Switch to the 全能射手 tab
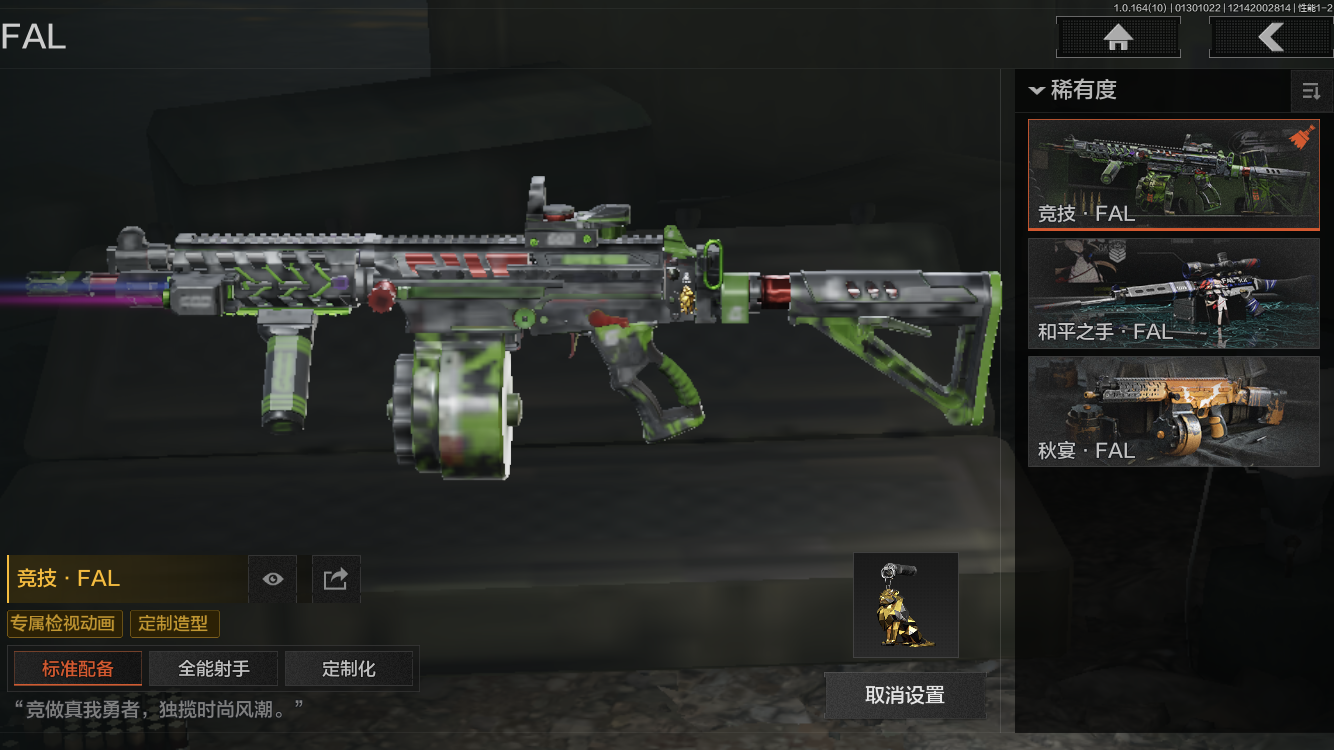The image size is (1334, 750). point(214,669)
